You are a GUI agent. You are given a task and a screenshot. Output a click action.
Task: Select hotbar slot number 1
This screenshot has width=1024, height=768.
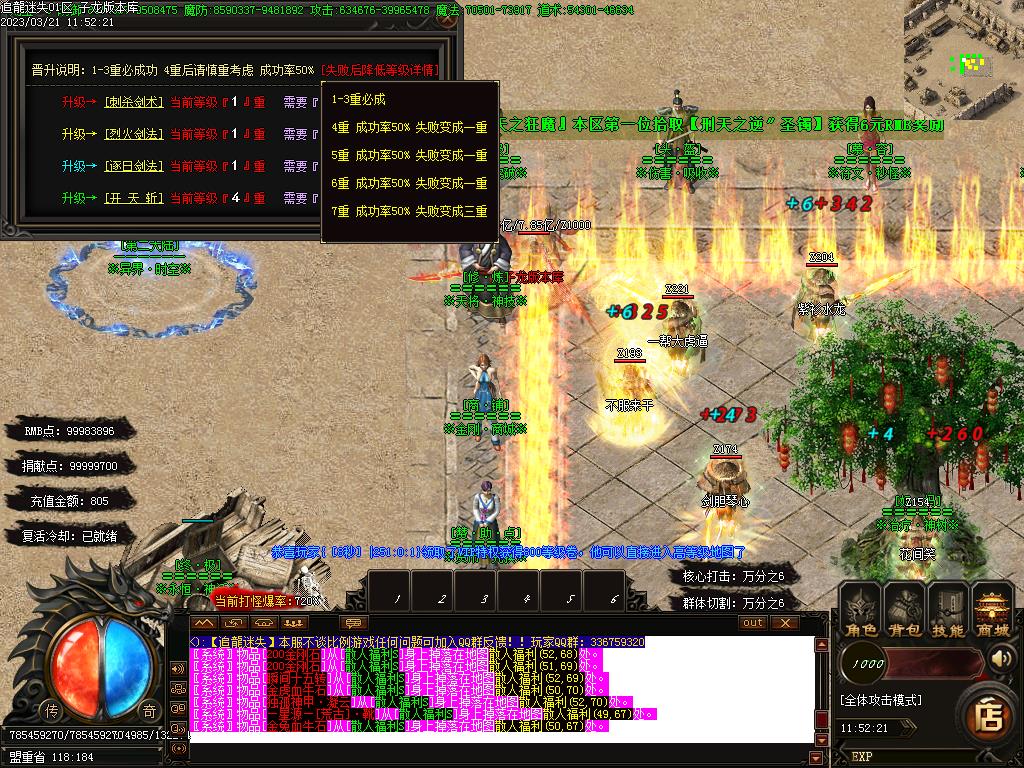pos(398,598)
